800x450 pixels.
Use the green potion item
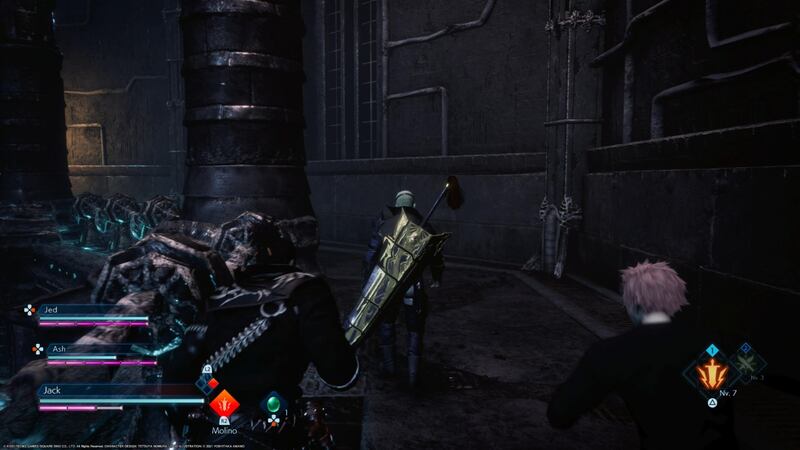point(272,404)
